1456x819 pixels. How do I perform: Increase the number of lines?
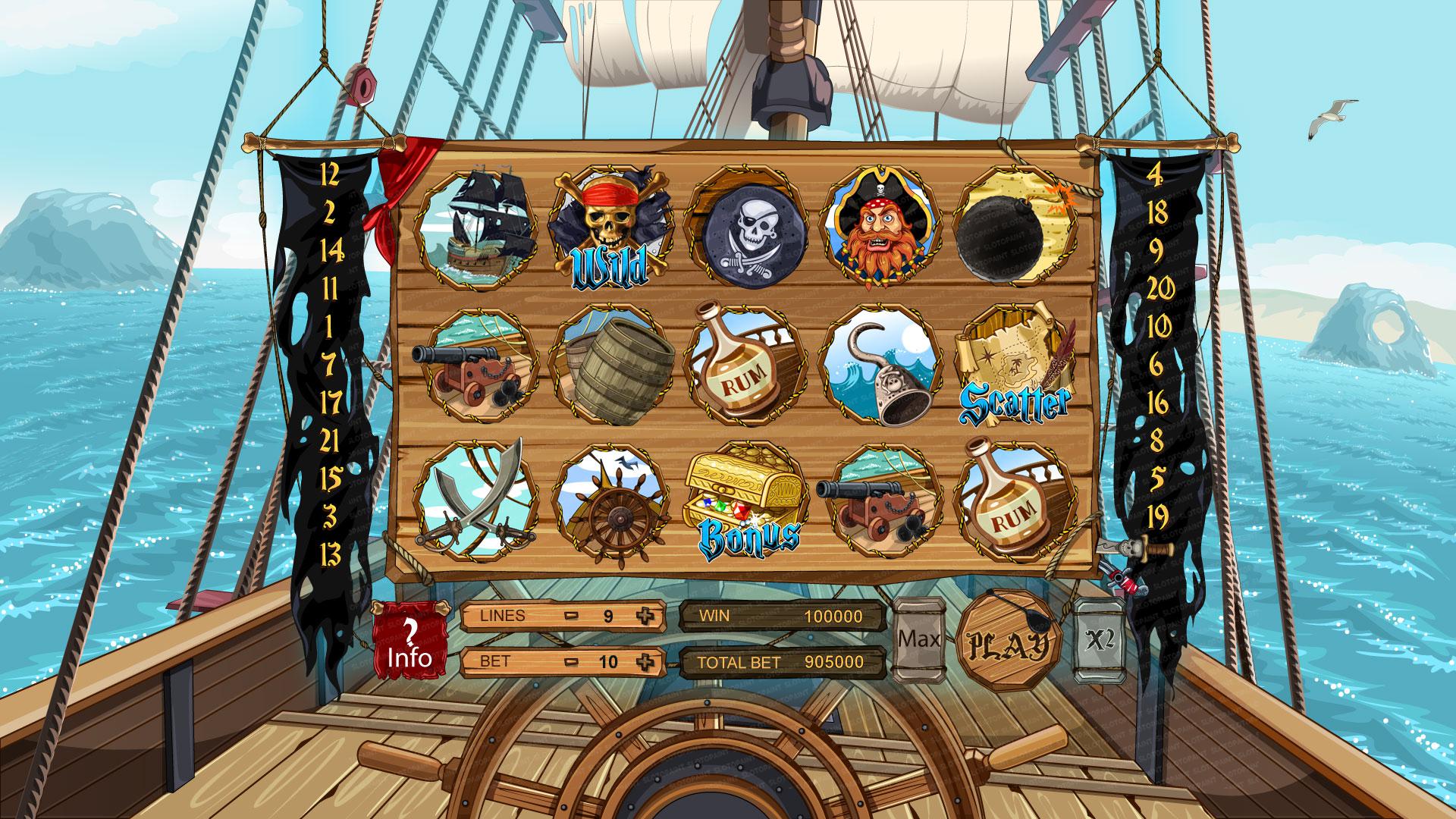pyautogui.click(x=645, y=616)
